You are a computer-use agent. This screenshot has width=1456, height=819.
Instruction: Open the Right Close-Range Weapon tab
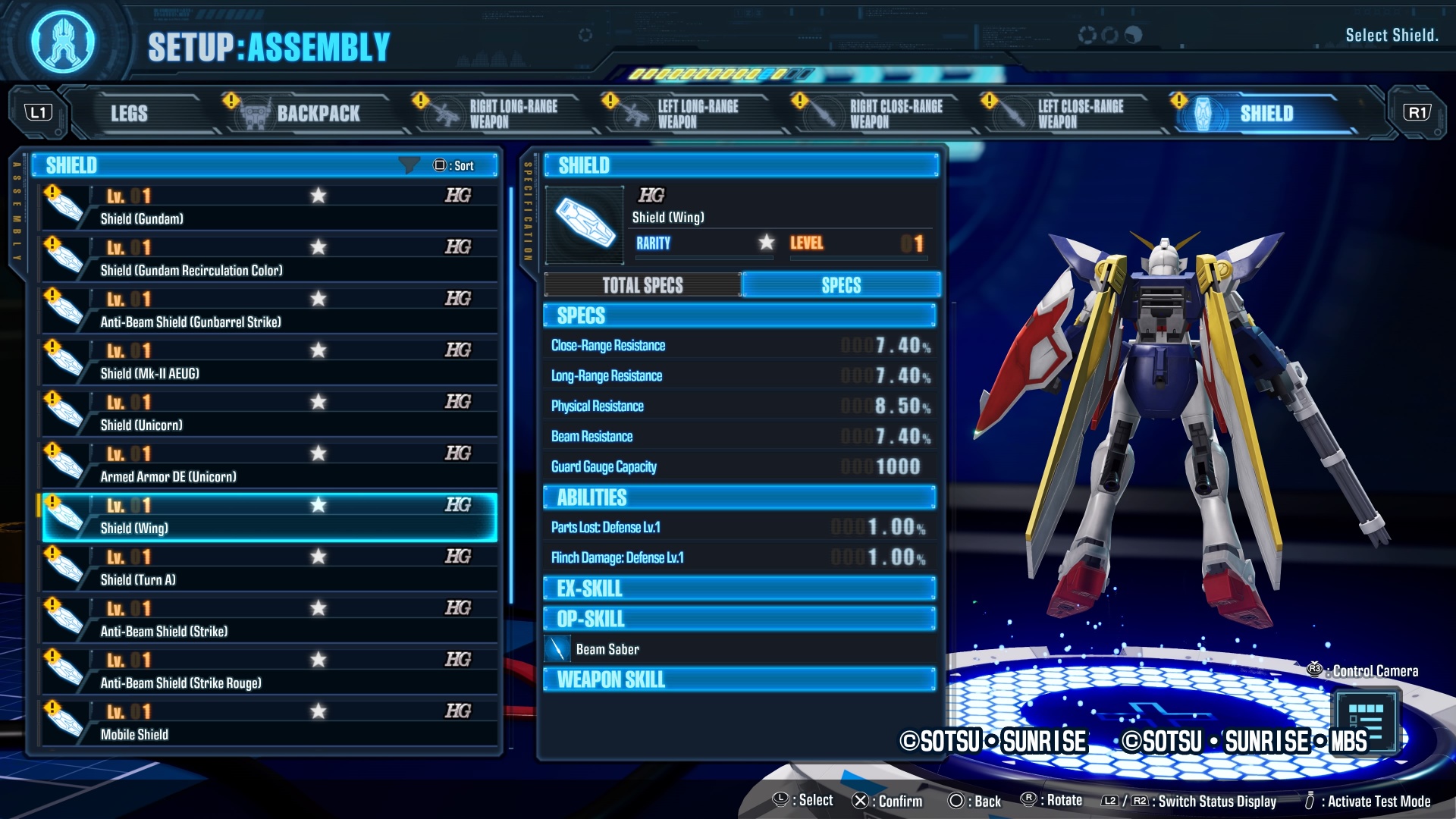tap(895, 114)
